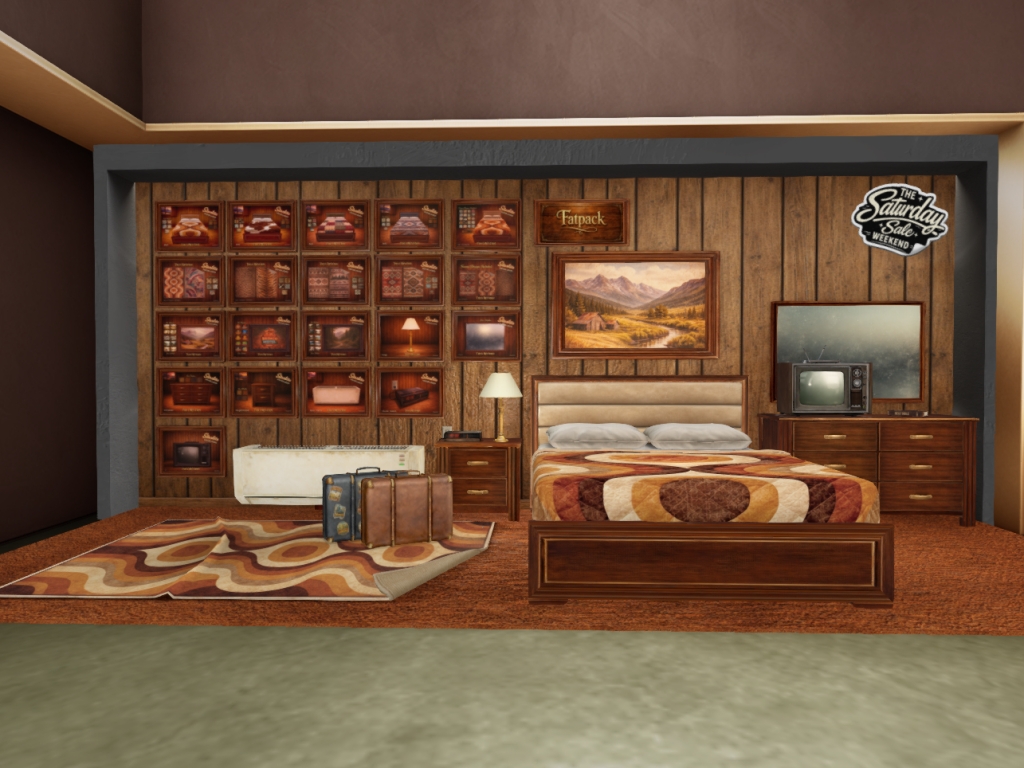Select the table lamp vendor panel
1024x768 pixels.
[410, 335]
